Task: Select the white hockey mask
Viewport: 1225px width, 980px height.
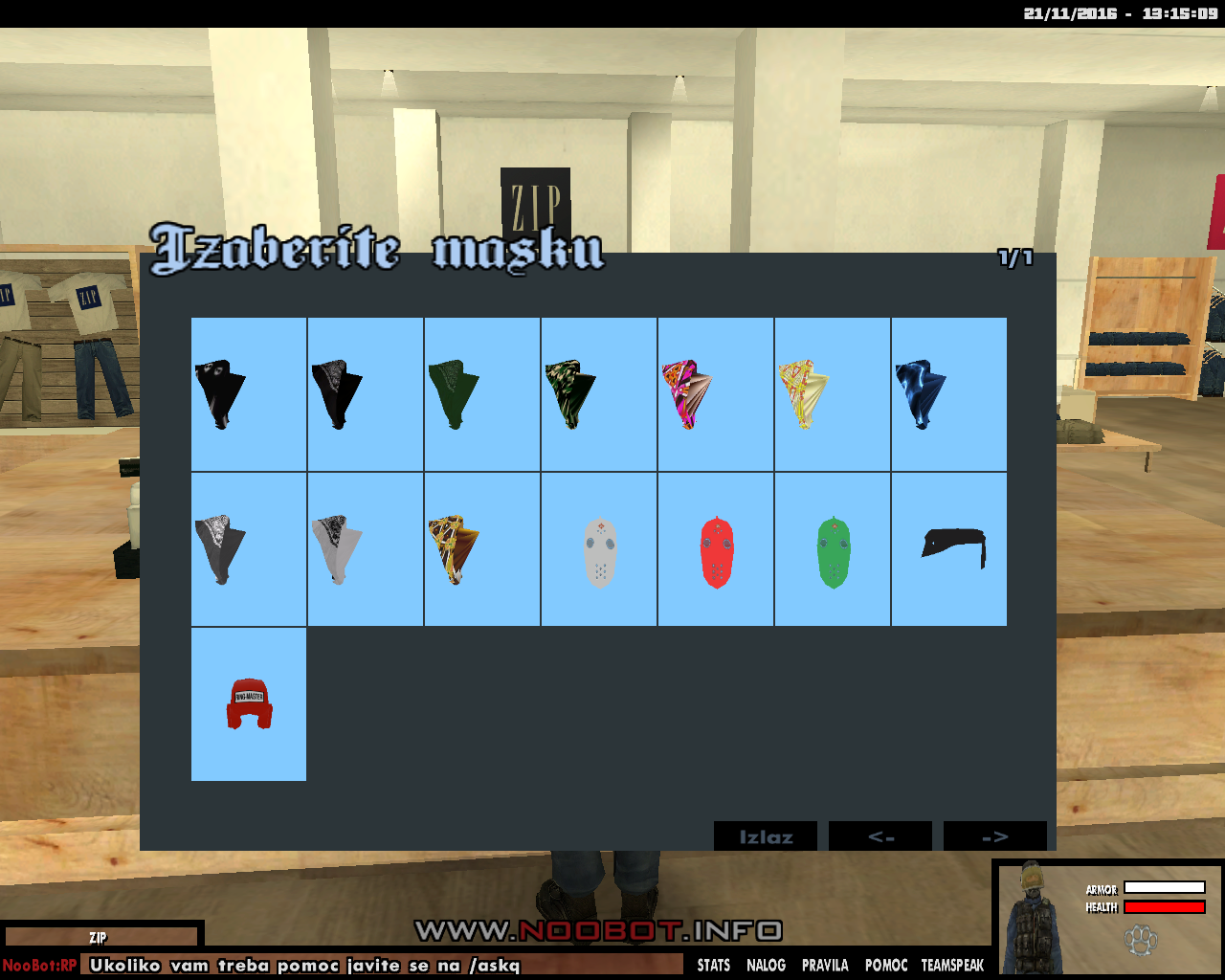Action: coord(599,549)
